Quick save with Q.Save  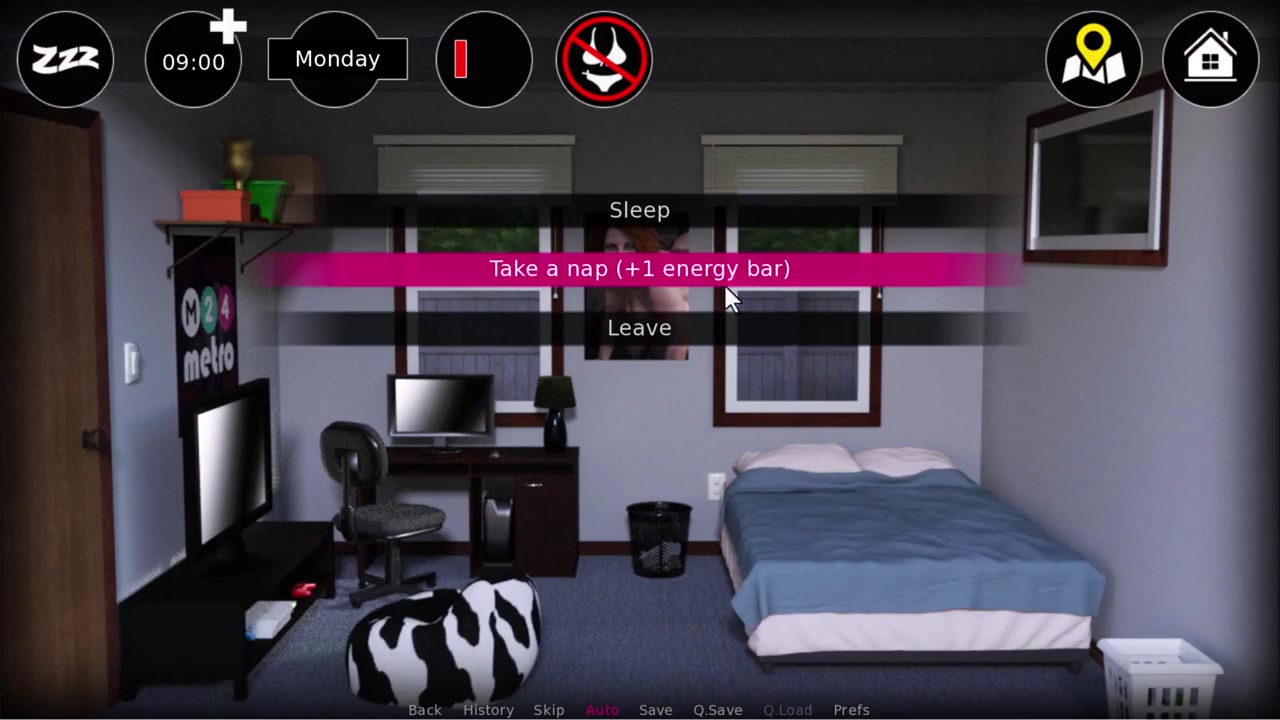click(718, 710)
